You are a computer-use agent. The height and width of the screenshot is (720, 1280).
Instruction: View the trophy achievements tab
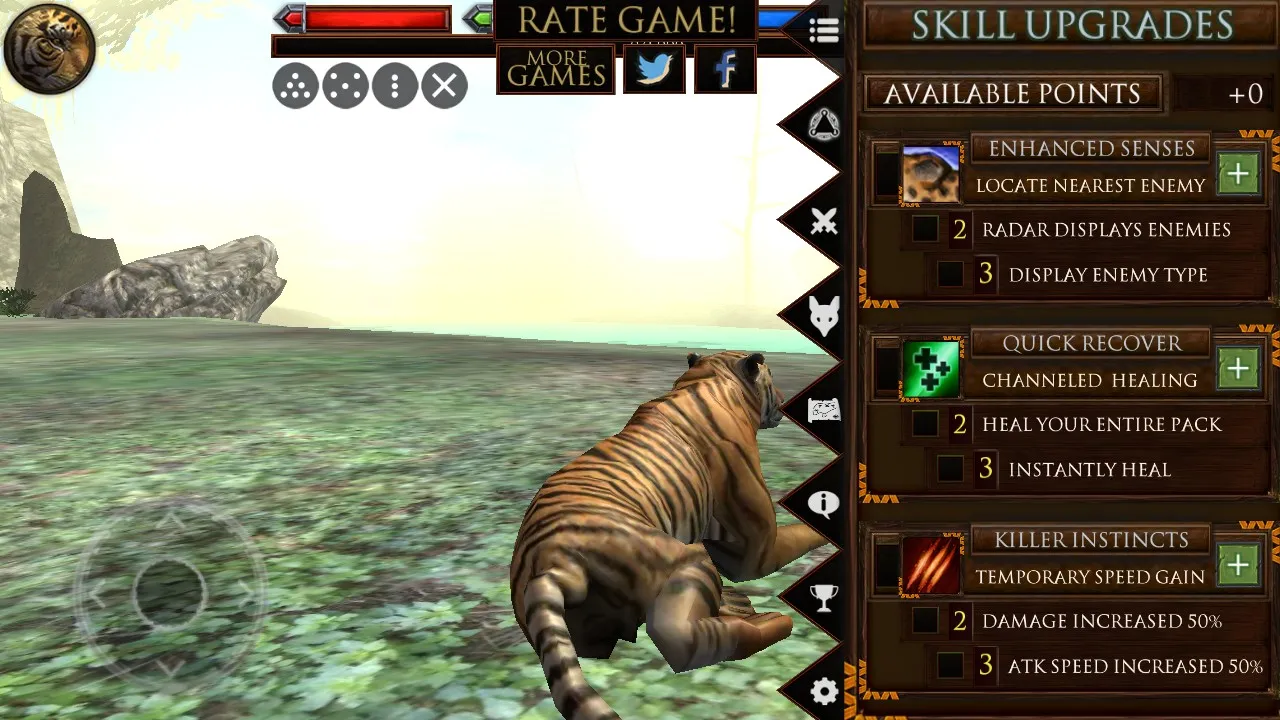[823, 598]
